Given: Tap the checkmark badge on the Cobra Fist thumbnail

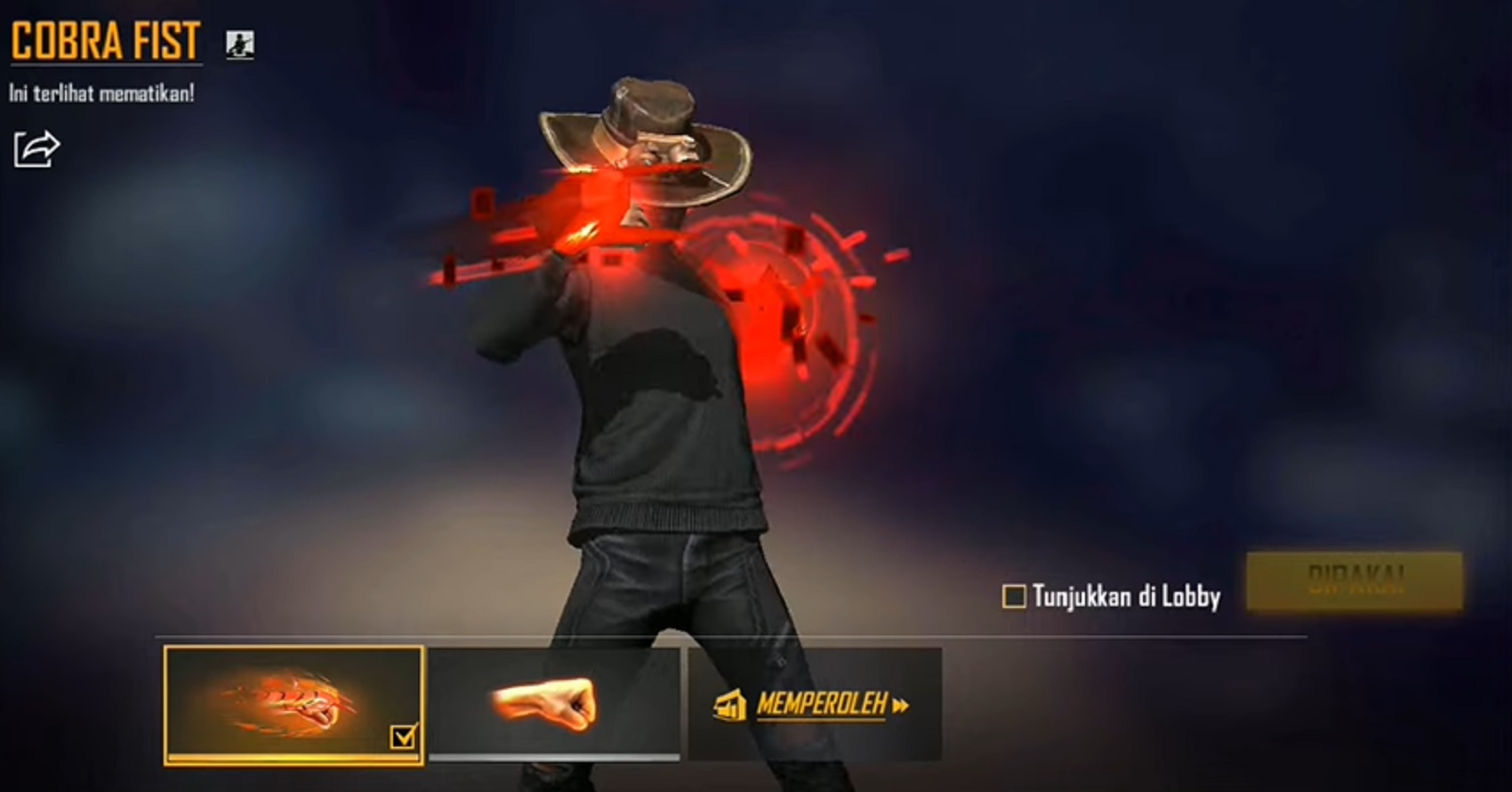Looking at the screenshot, I should (x=405, y=734).
